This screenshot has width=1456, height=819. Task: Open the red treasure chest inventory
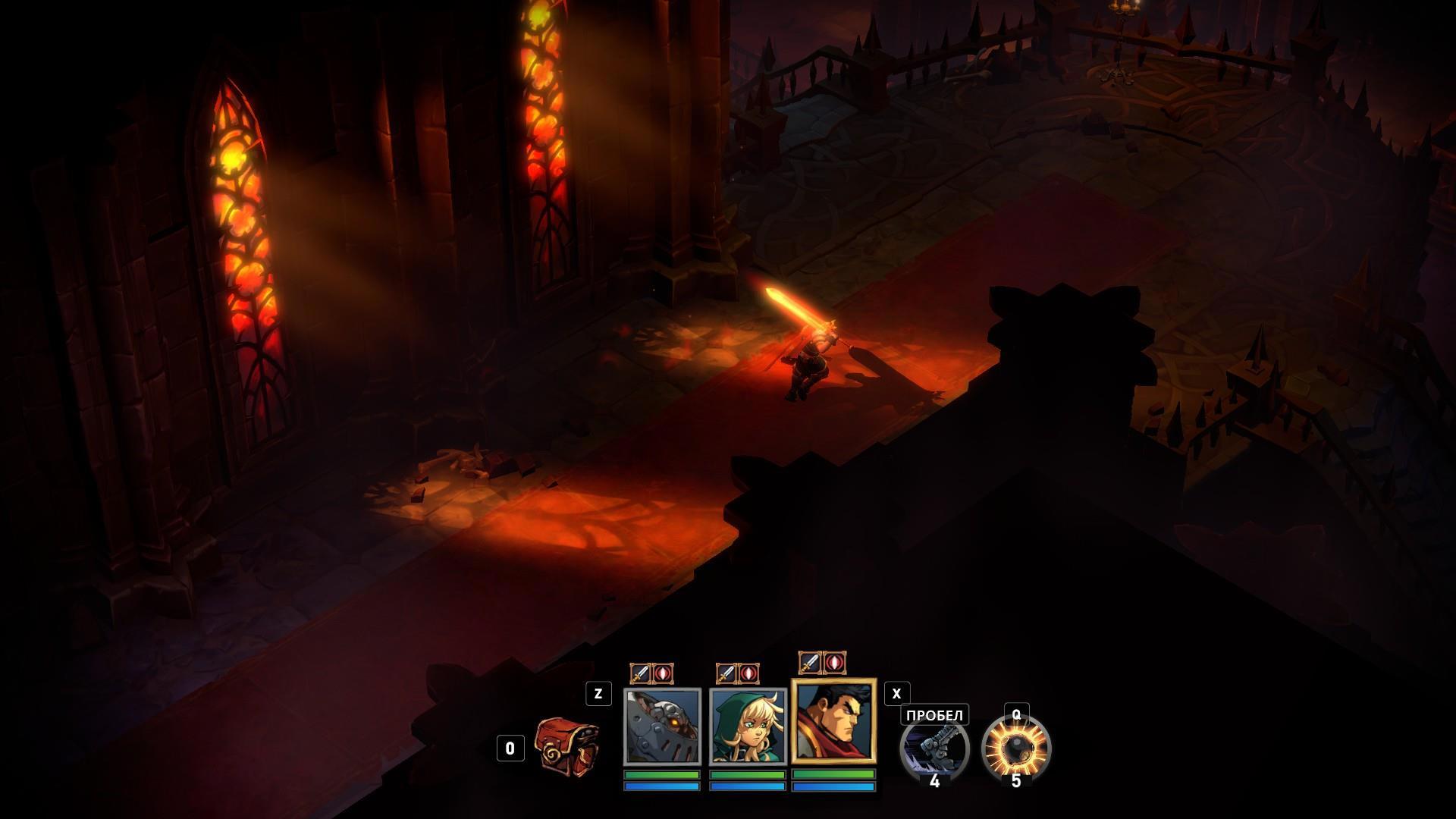566,744
